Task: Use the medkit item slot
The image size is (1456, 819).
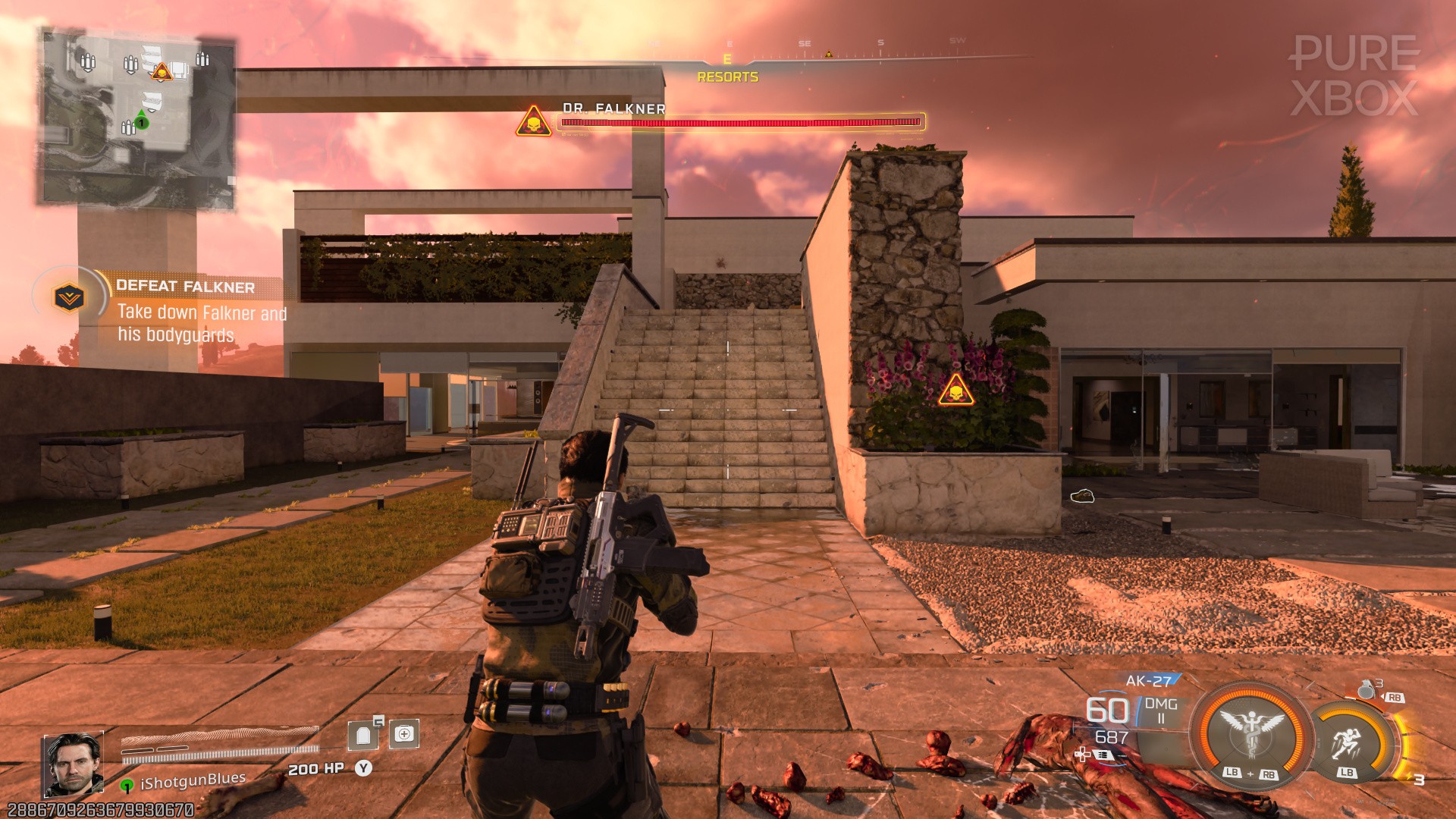Action: pyautogui.click(x=403, y=733)
